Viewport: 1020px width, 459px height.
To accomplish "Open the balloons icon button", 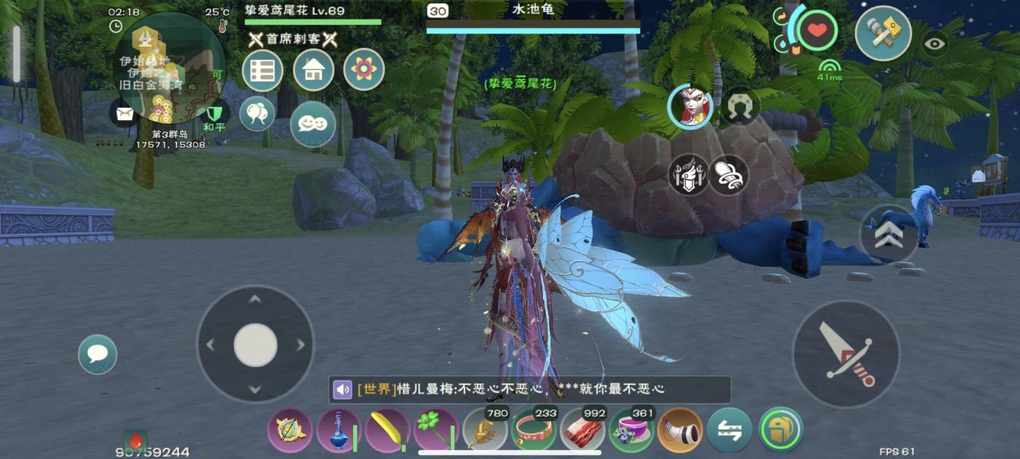I will point(257,112).
